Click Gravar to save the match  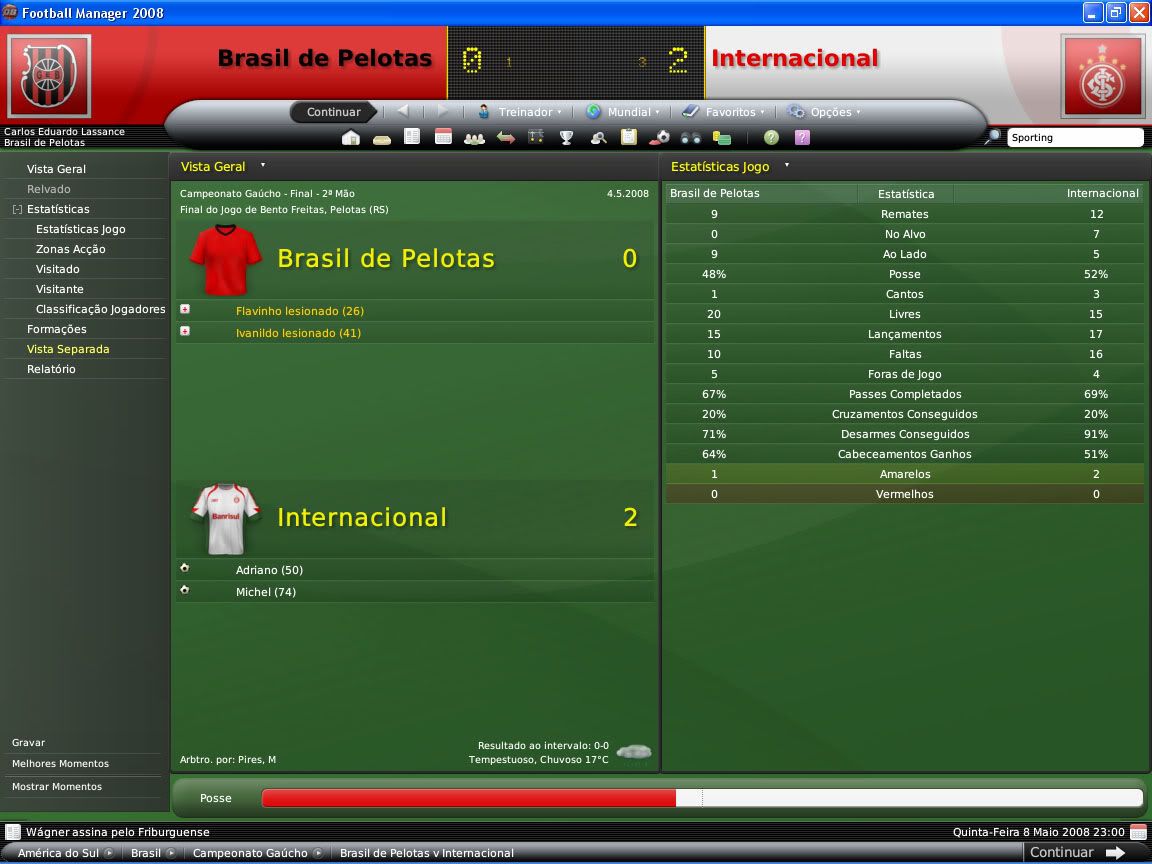point(28,743)
